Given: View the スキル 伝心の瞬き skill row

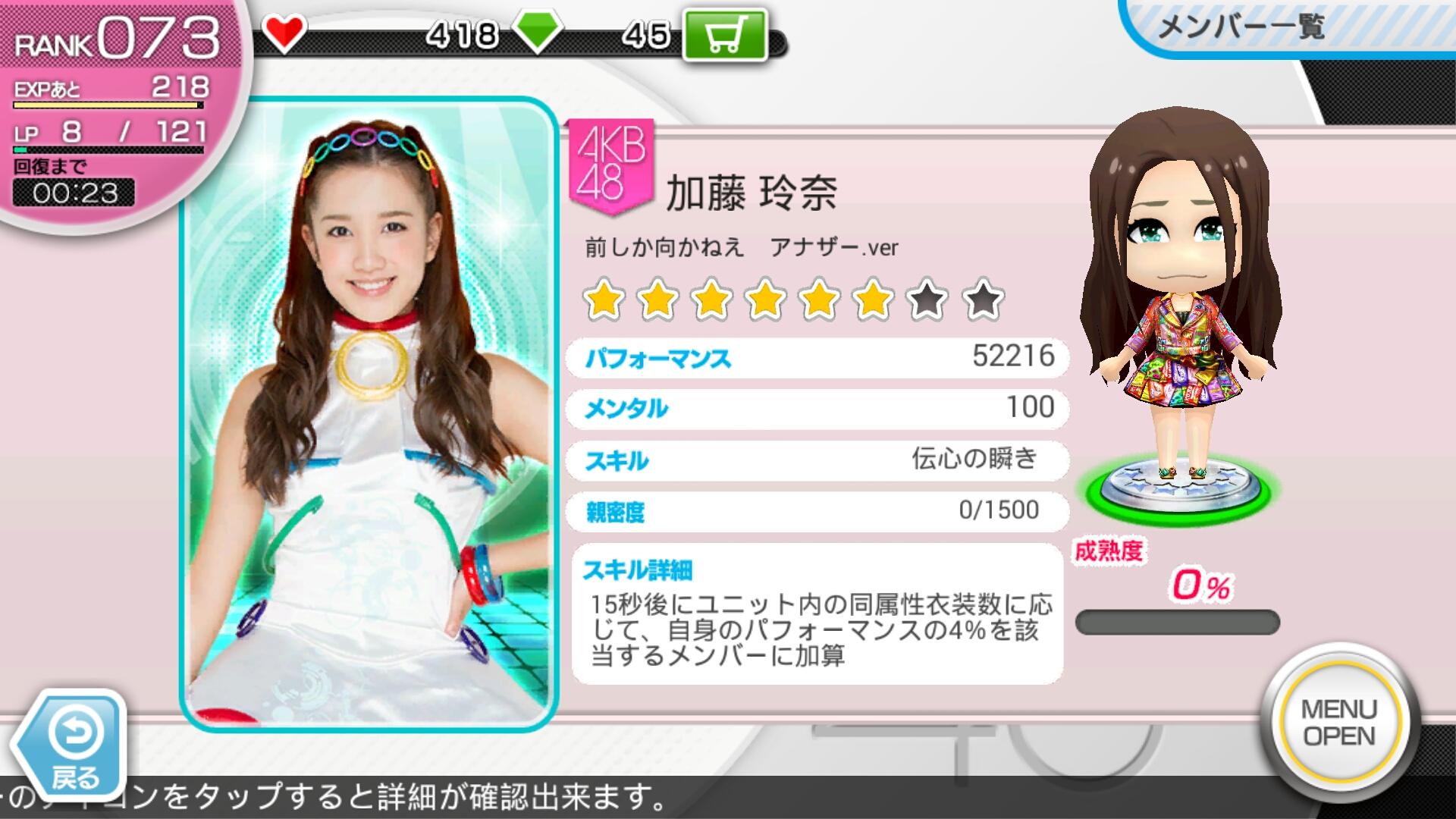Looking at the screenshot, I should [x=816, y=460].
